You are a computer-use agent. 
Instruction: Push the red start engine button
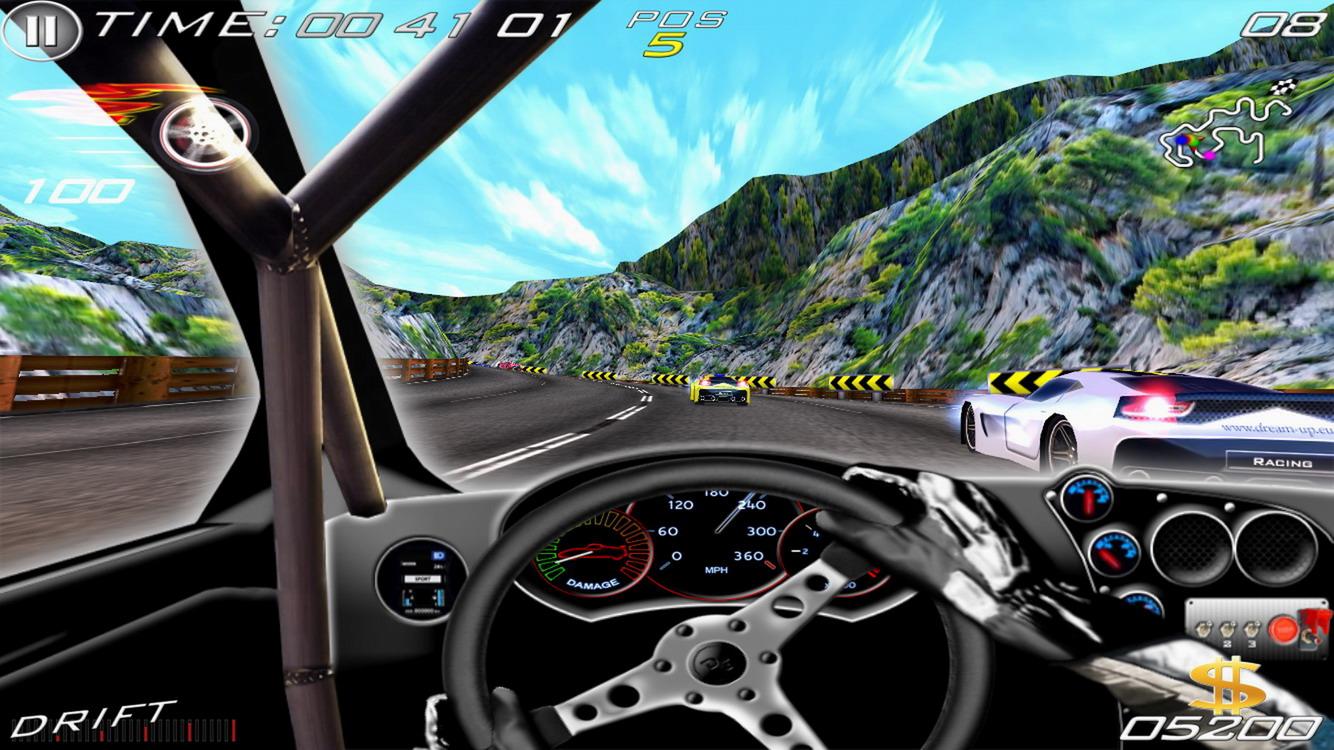[x=1283, y=628]
